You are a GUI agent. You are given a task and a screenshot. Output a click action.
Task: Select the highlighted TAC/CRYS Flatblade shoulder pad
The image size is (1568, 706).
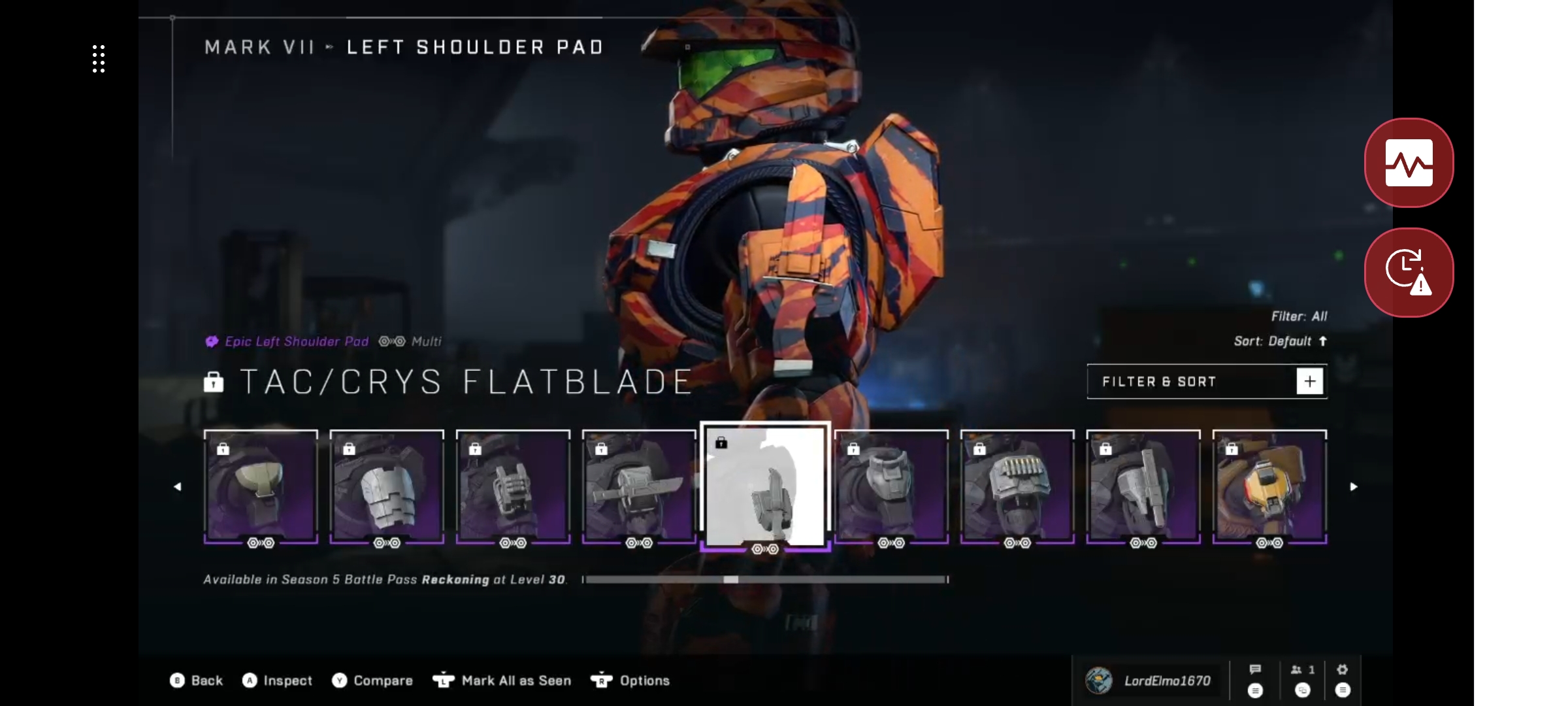point(765,486)
